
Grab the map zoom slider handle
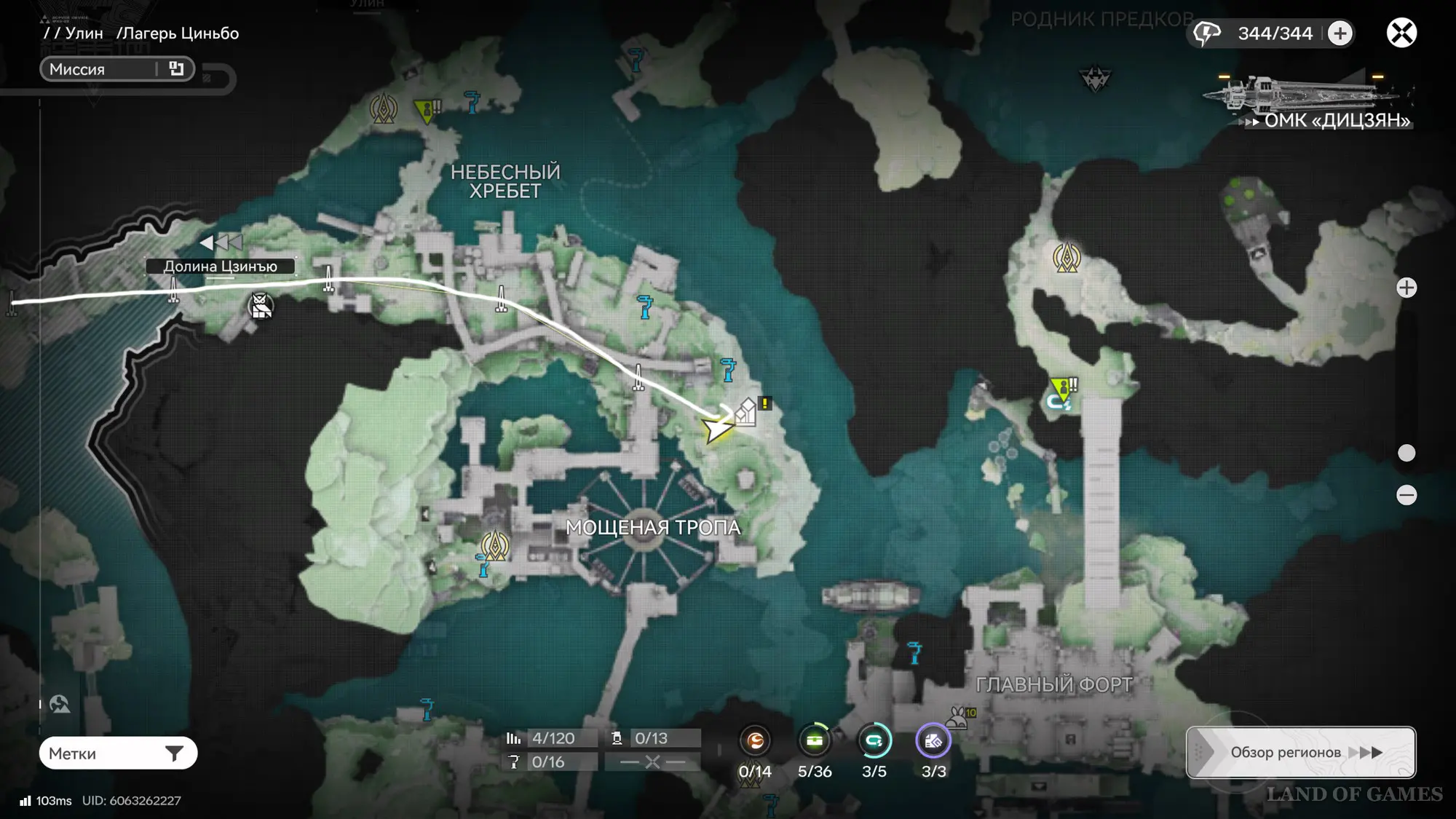[x=1406, y=453]
